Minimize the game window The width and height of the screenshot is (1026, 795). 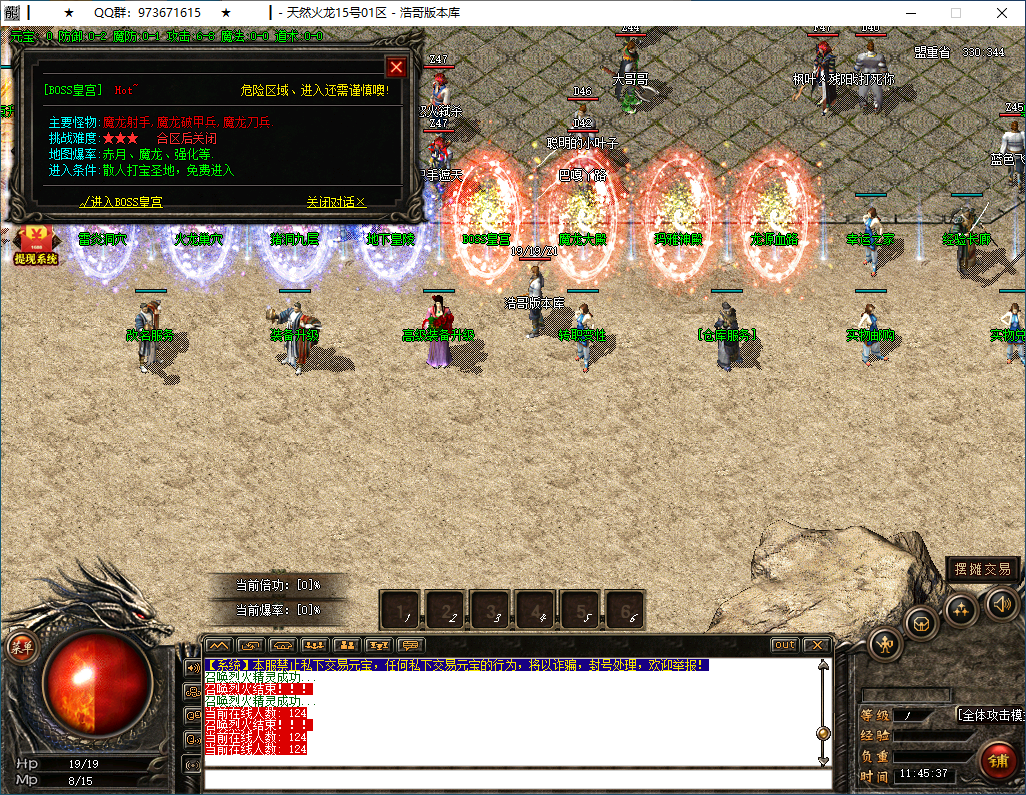[910, 13]
